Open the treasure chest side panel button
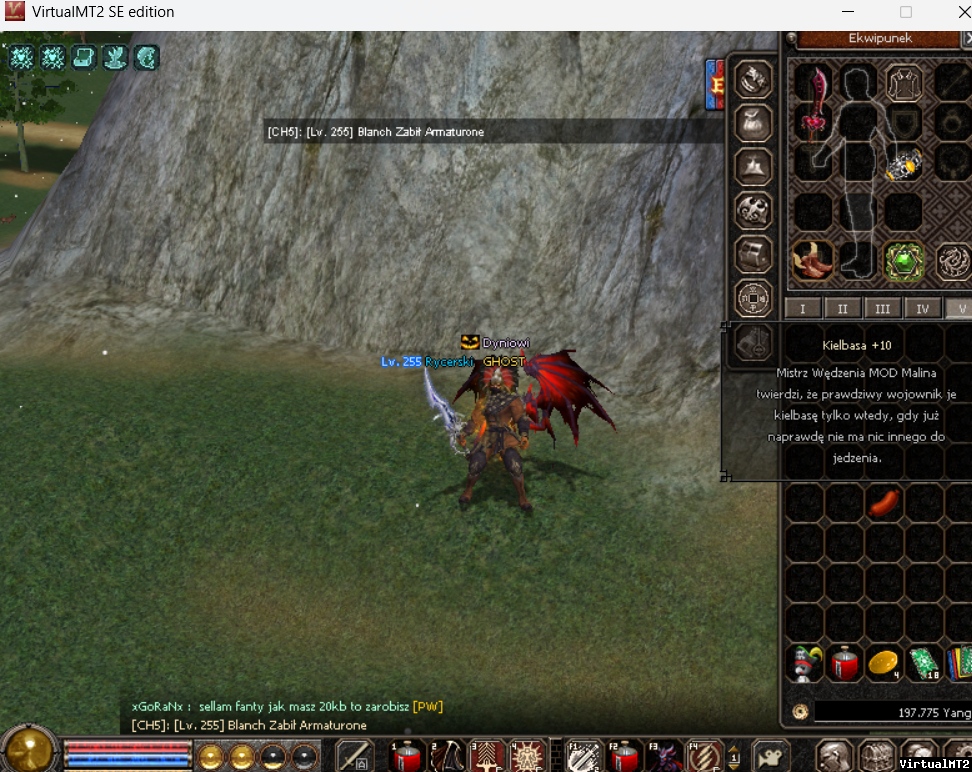Viewport: 972px width, 772px height. [x=753, y=254]
